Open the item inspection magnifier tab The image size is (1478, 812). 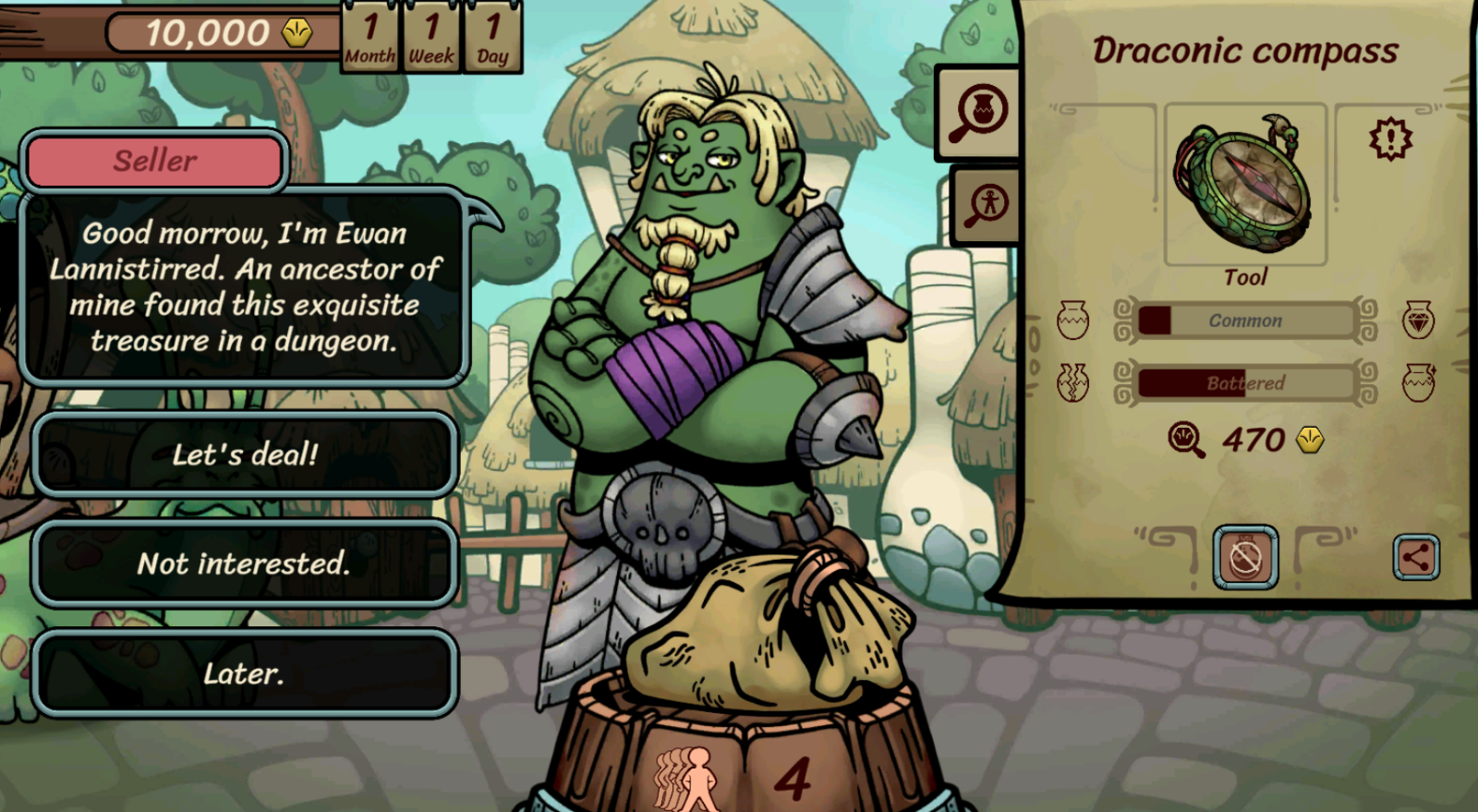[x=980, y=113]
